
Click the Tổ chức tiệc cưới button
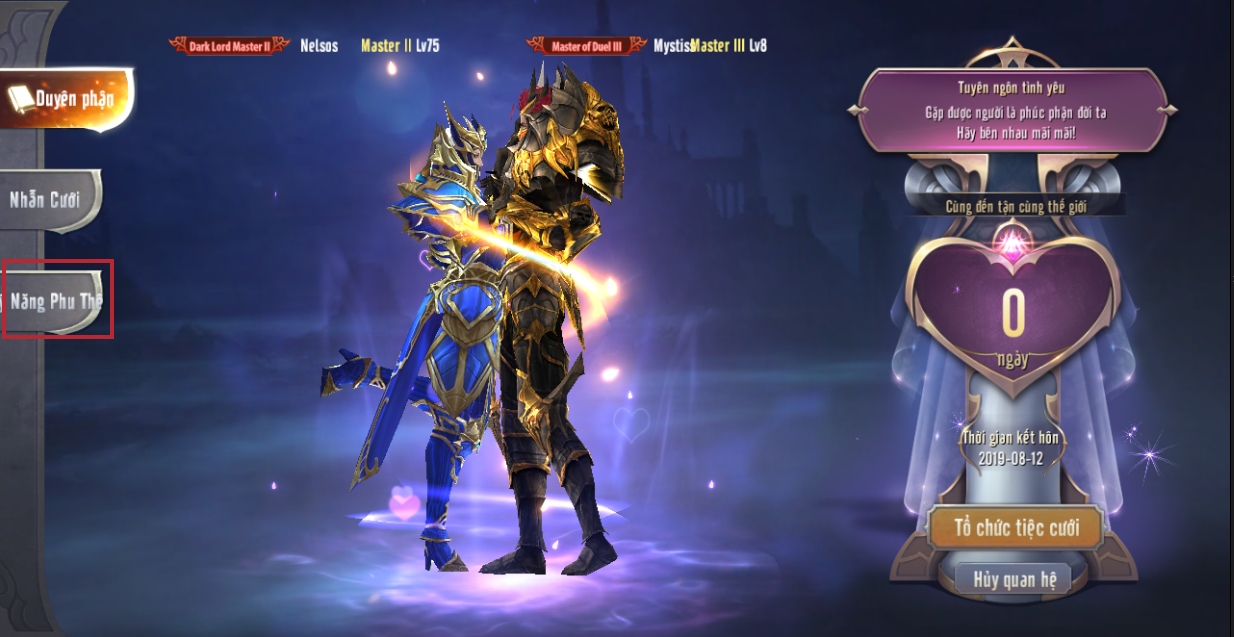point(1015,527)
